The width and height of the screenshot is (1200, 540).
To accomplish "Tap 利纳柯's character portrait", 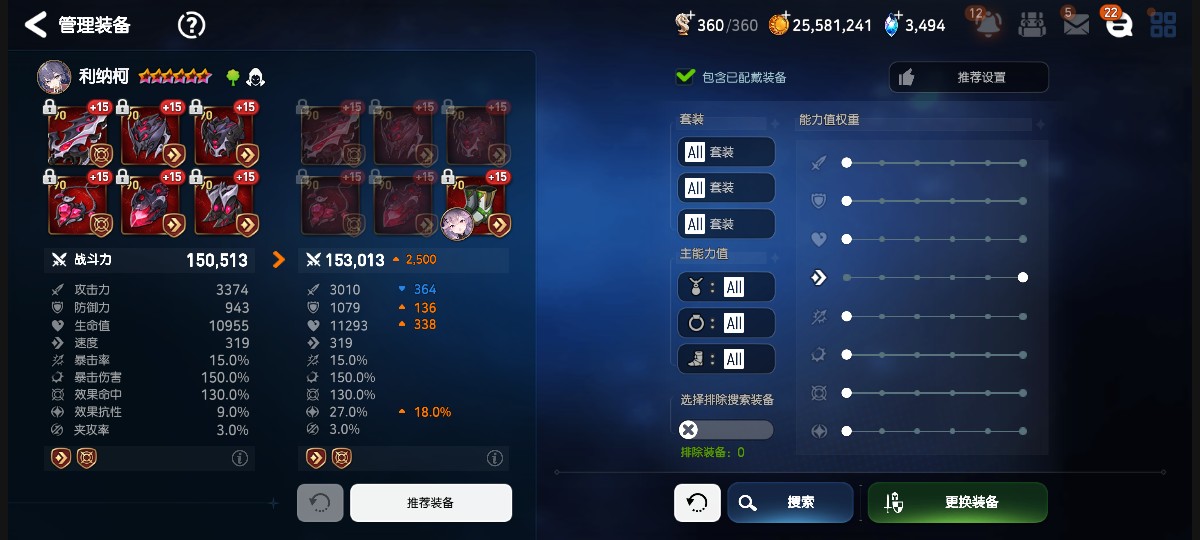I will tap(54, 76).
